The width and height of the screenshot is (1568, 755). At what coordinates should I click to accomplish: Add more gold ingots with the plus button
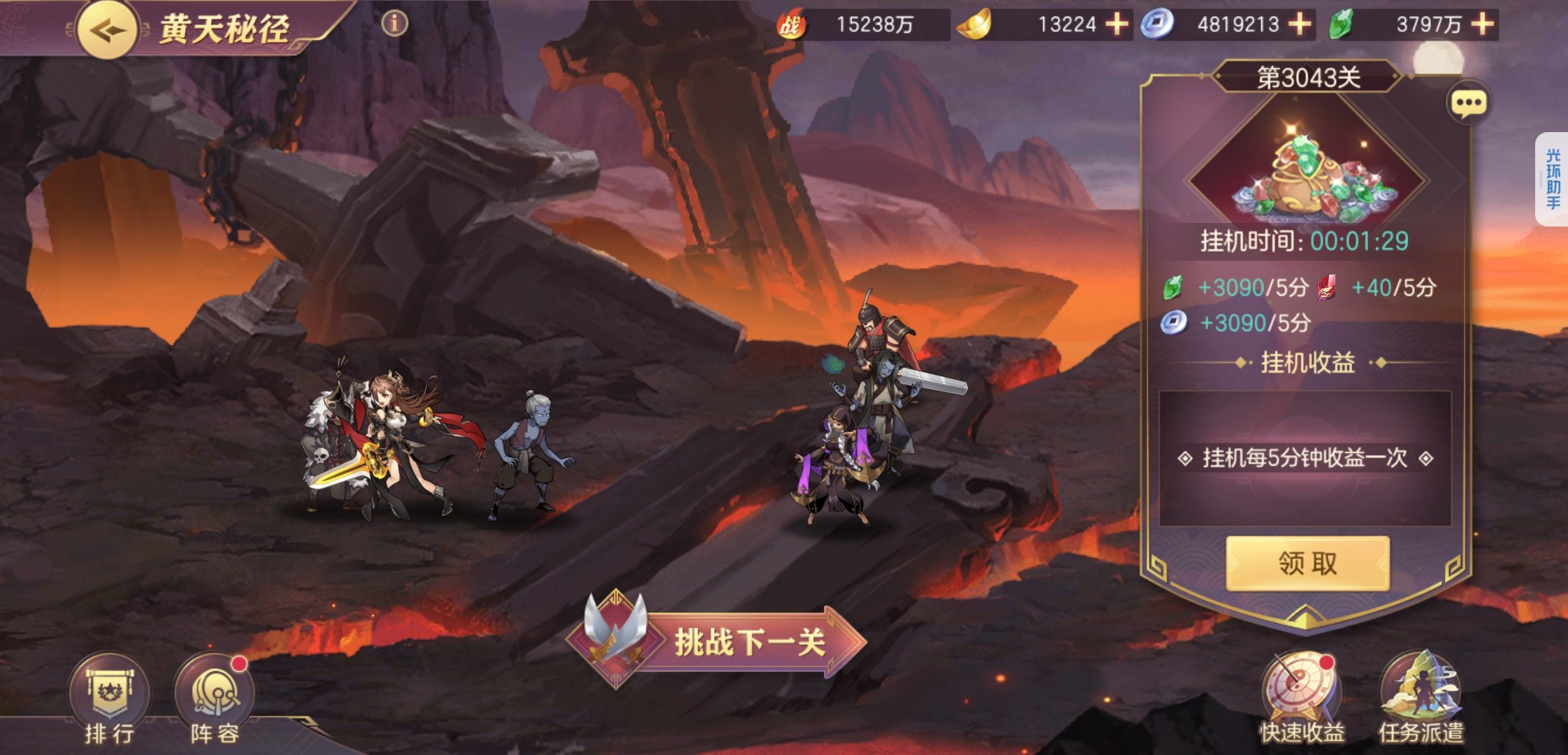point(1117,24)
